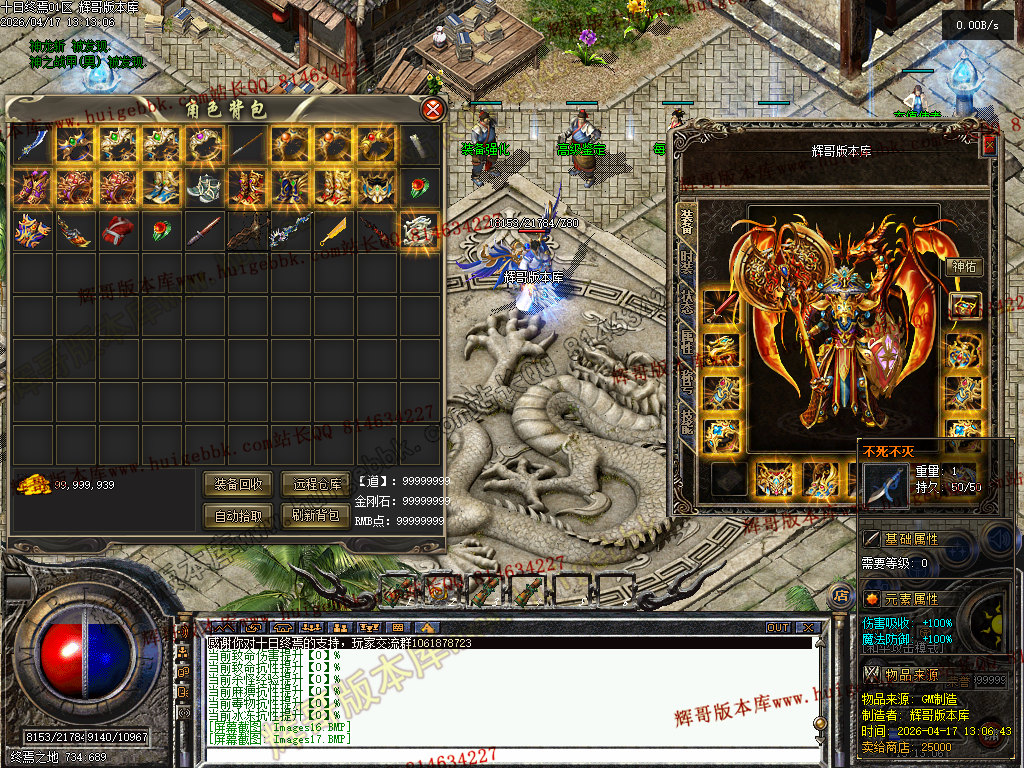The image size is (1024, 768).
Task: Refresh the backpack with 刷新背包
Action: click(316, 516)
